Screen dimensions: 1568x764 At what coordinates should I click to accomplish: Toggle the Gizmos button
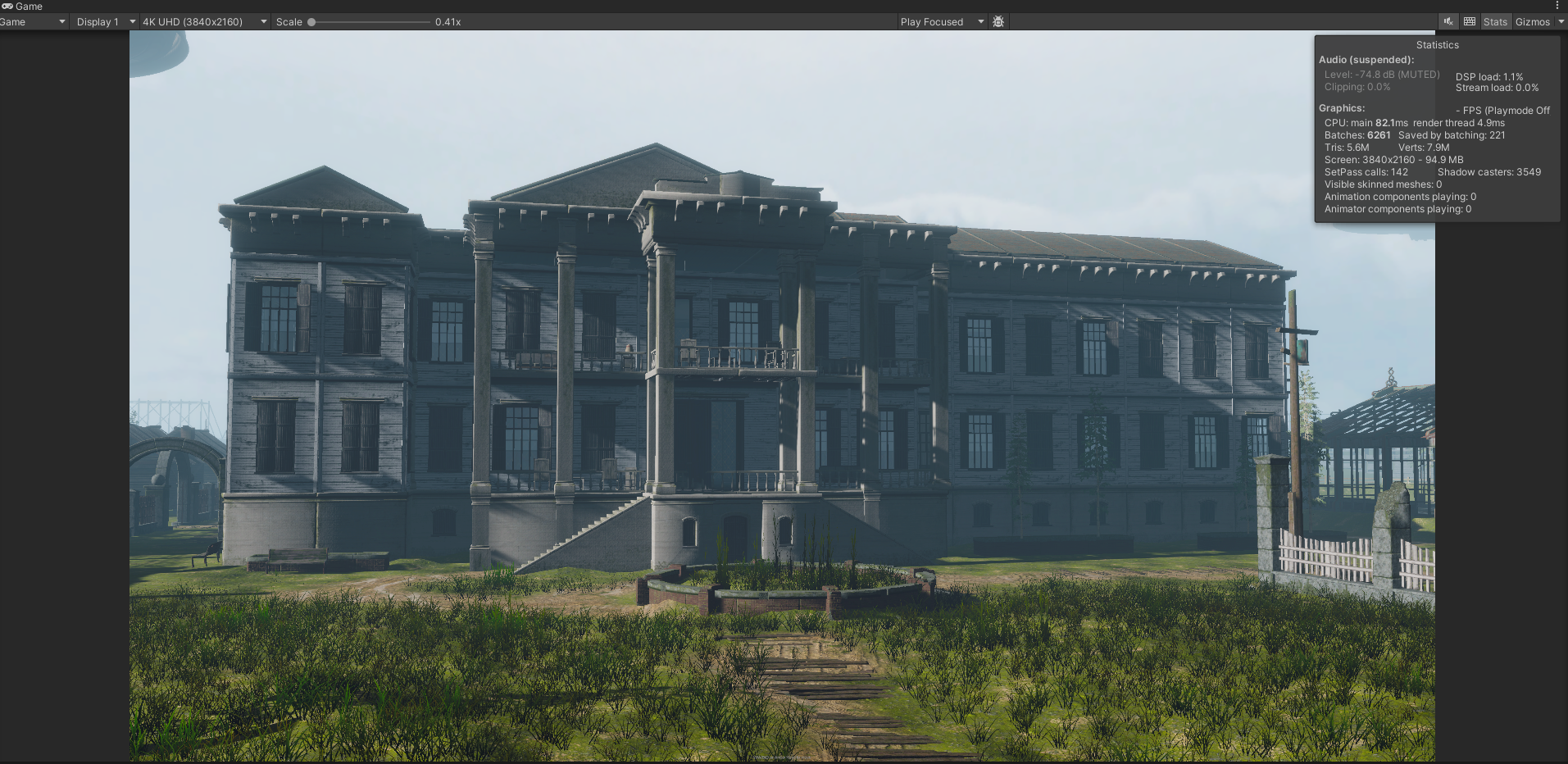1532,22
